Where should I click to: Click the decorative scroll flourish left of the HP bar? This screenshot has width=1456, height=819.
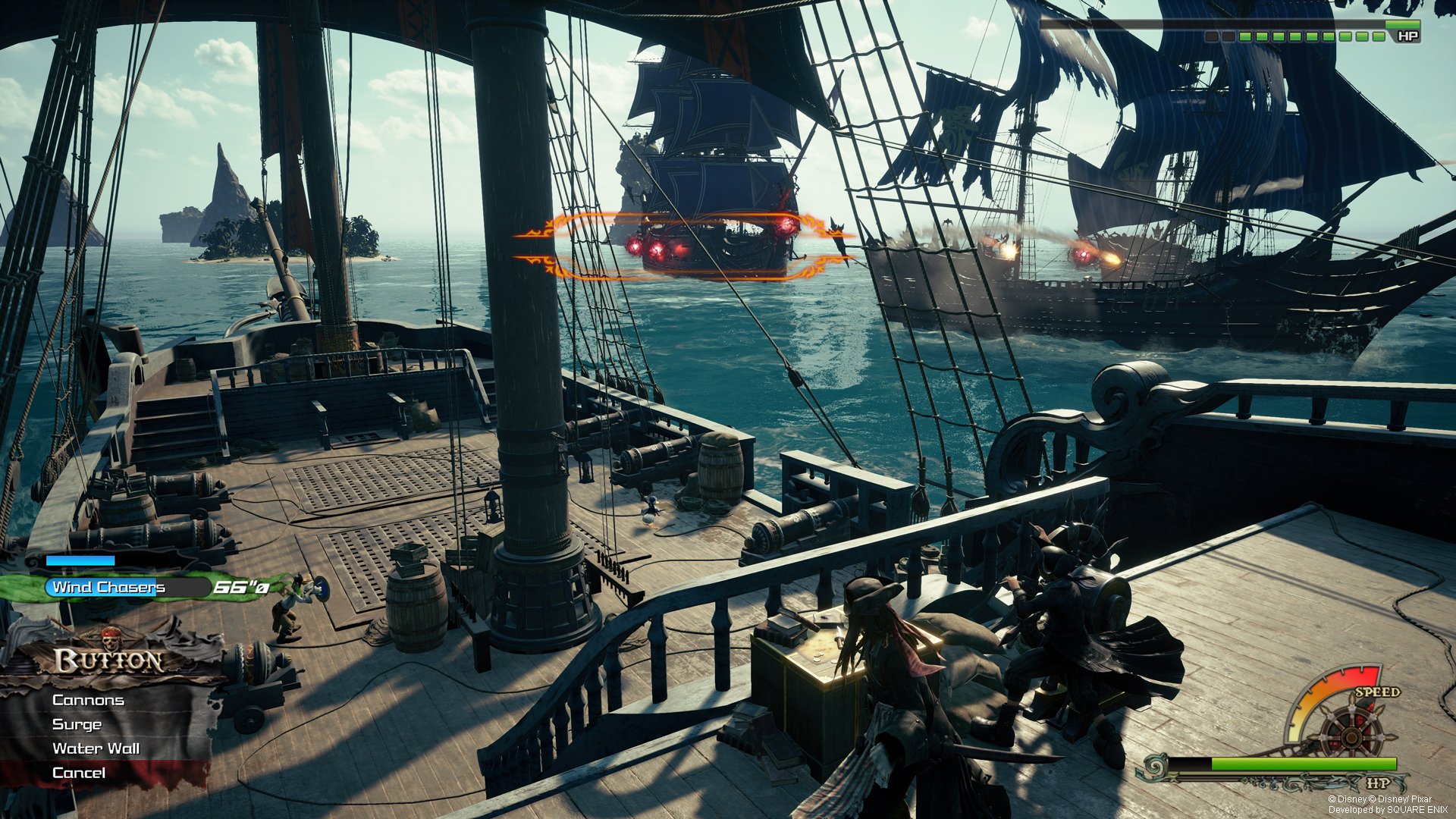point(1155,767)
